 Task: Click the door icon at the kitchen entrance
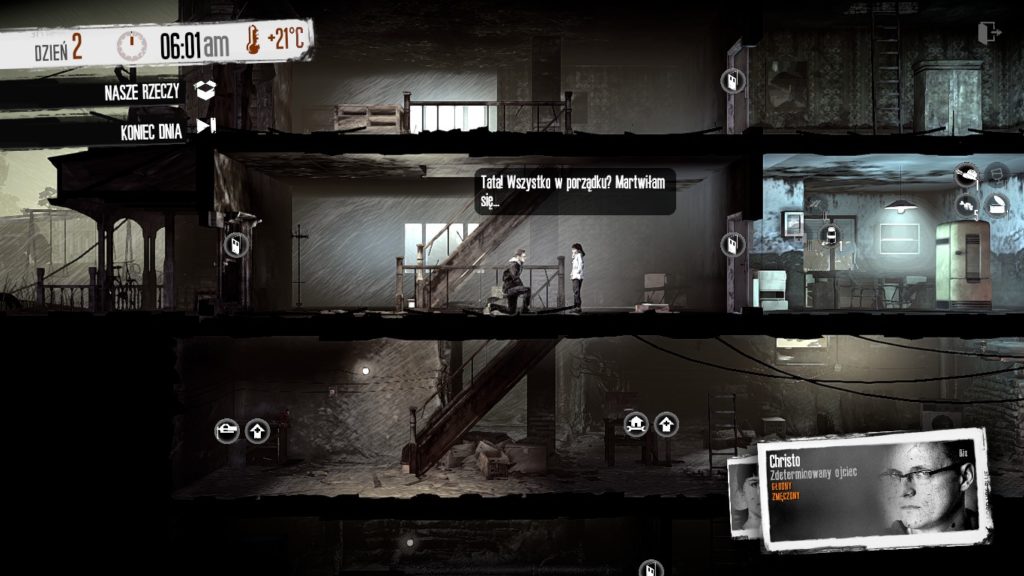tap(733, 244)
